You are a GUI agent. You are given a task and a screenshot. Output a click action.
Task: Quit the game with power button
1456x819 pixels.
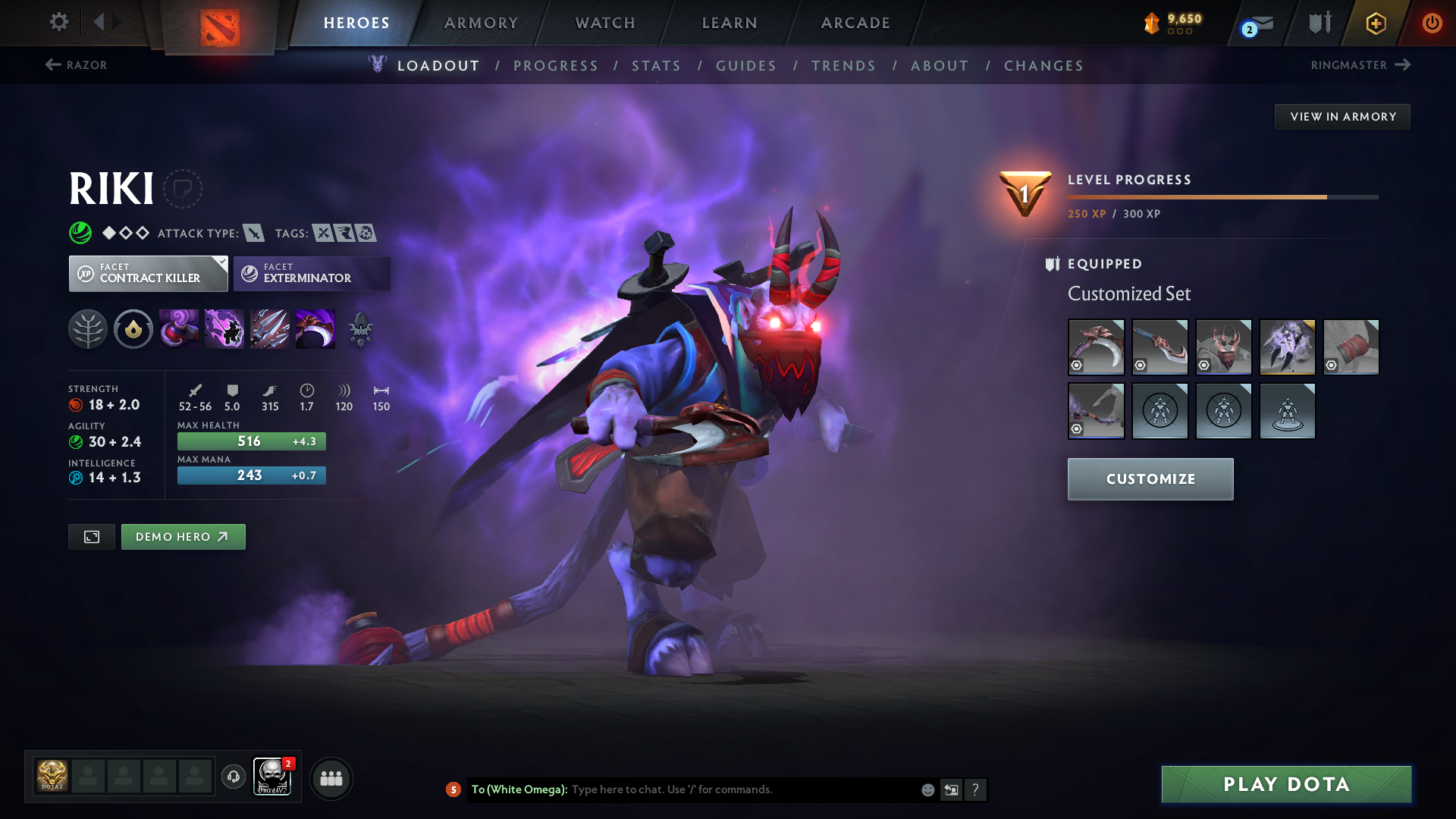coord(1432,23)
